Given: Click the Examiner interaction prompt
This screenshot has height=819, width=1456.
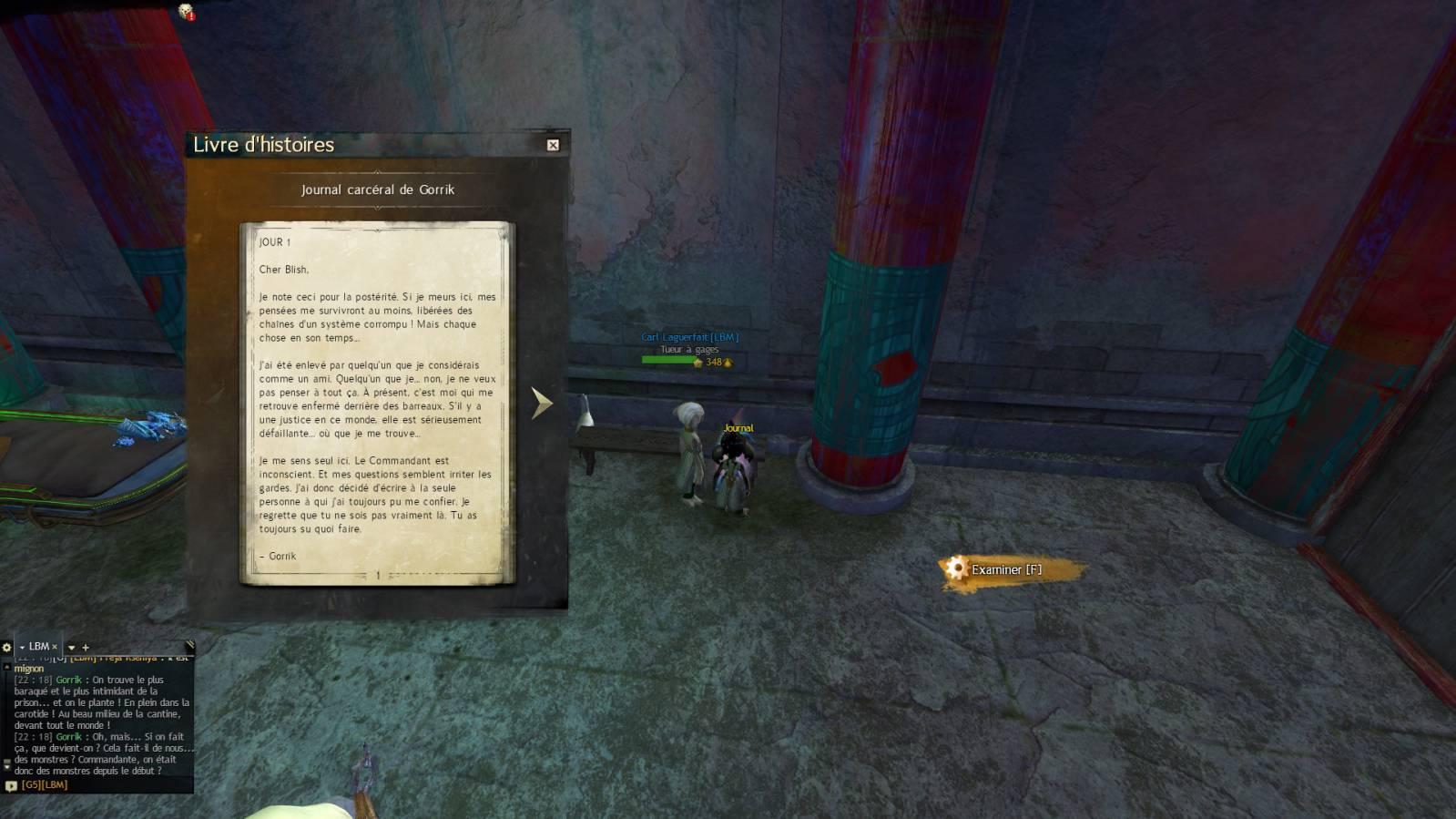Looking at the screenshot, I should click(x=1006, y=570).
